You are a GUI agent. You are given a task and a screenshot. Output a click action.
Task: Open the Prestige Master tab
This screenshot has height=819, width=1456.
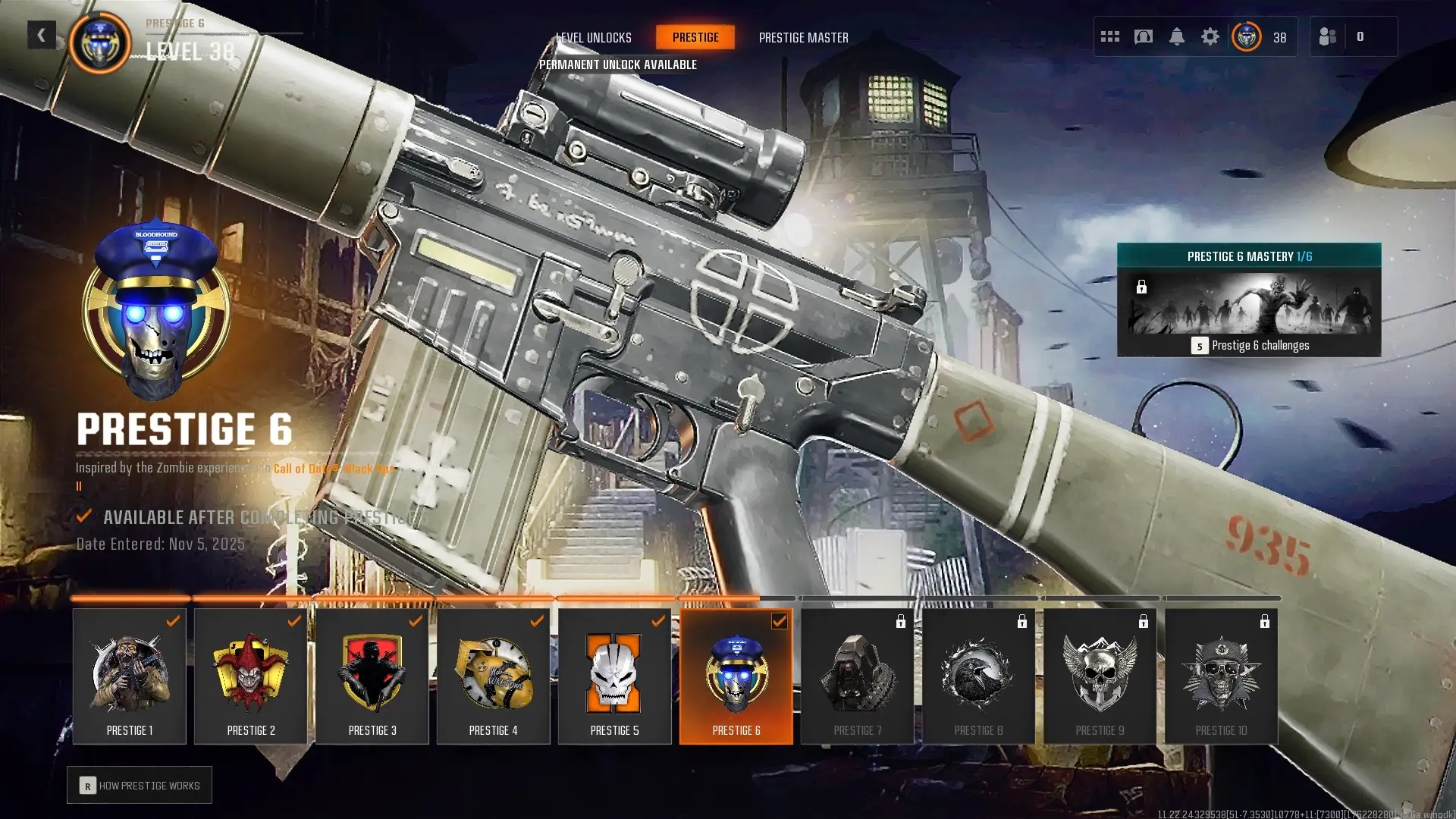coord(803,37)
